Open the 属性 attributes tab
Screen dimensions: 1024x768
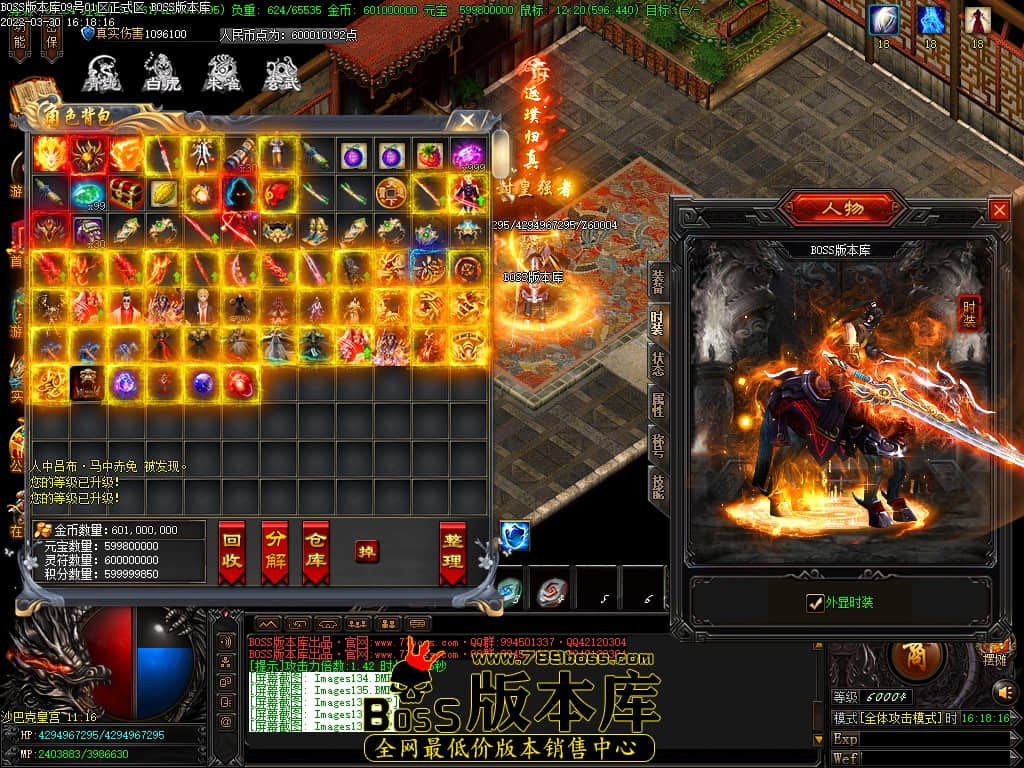657,403
